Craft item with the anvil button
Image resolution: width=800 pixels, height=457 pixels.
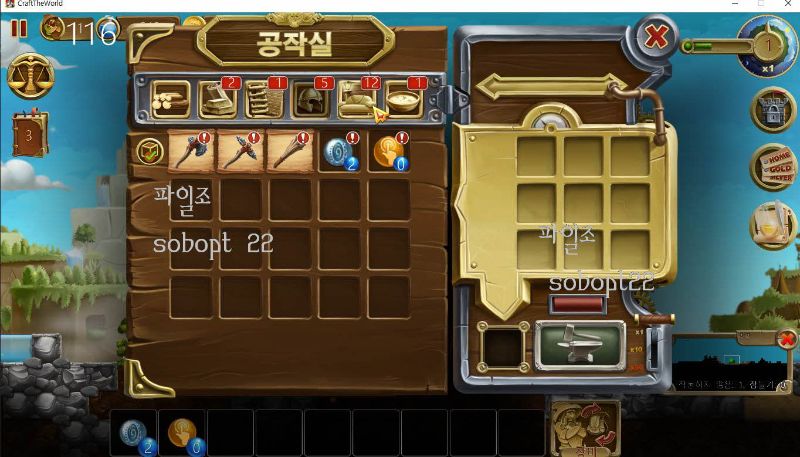[x=581, y=345]
